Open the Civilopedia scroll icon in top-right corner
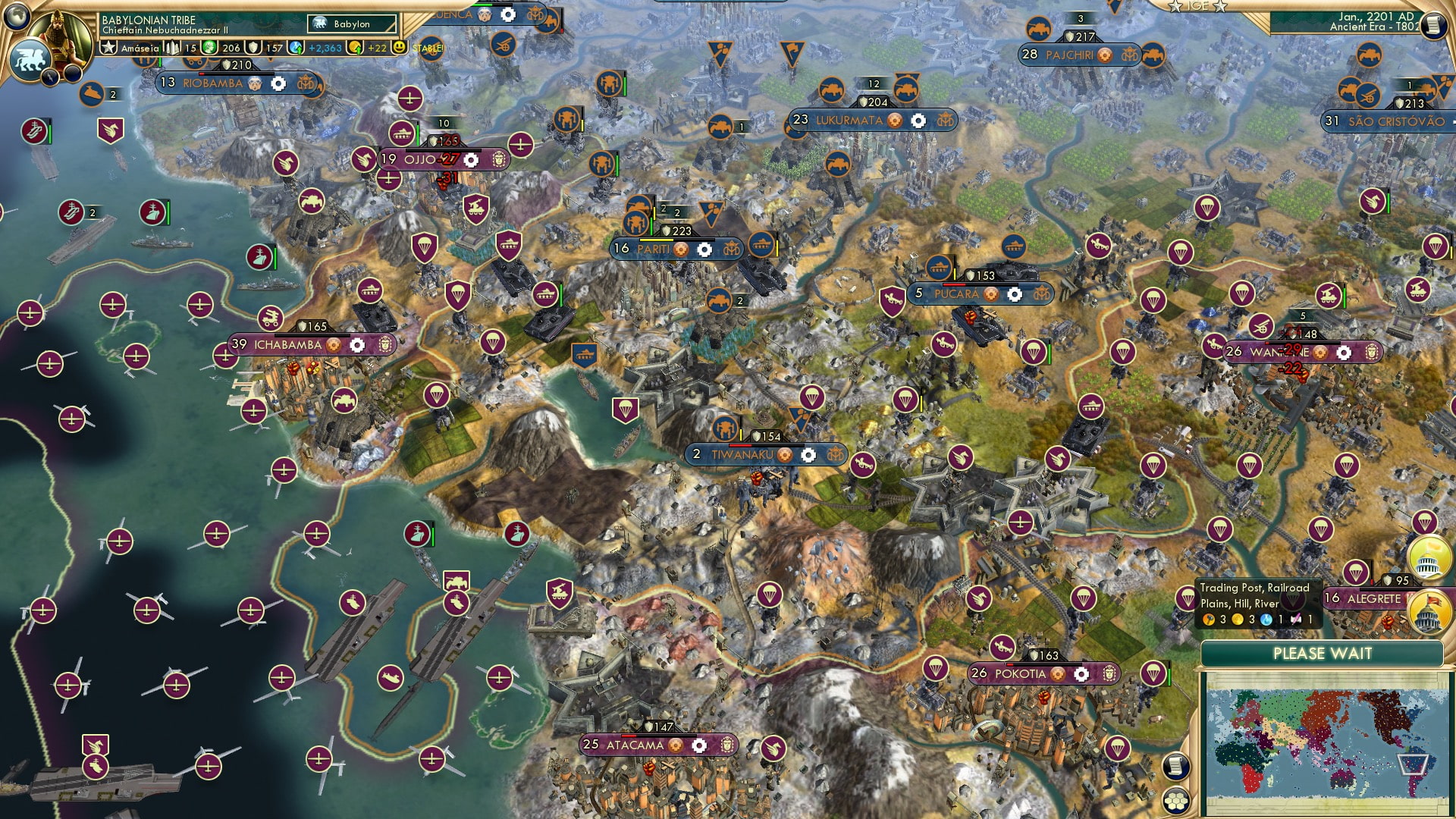Viewport: 1456px width, 819px height. pyautogui.click(x=1432, y=26)
